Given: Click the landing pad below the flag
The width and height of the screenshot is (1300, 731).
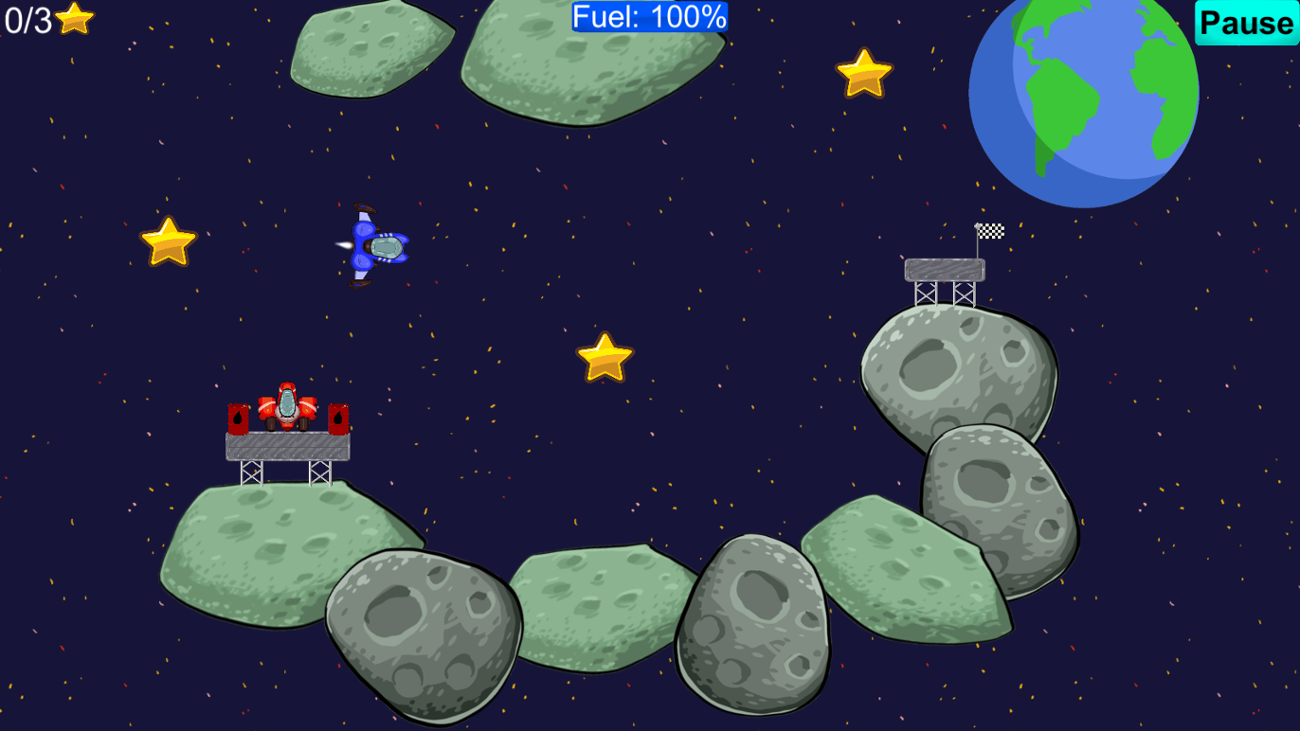Looking at the screenshot, I should (x=944, y=268).
